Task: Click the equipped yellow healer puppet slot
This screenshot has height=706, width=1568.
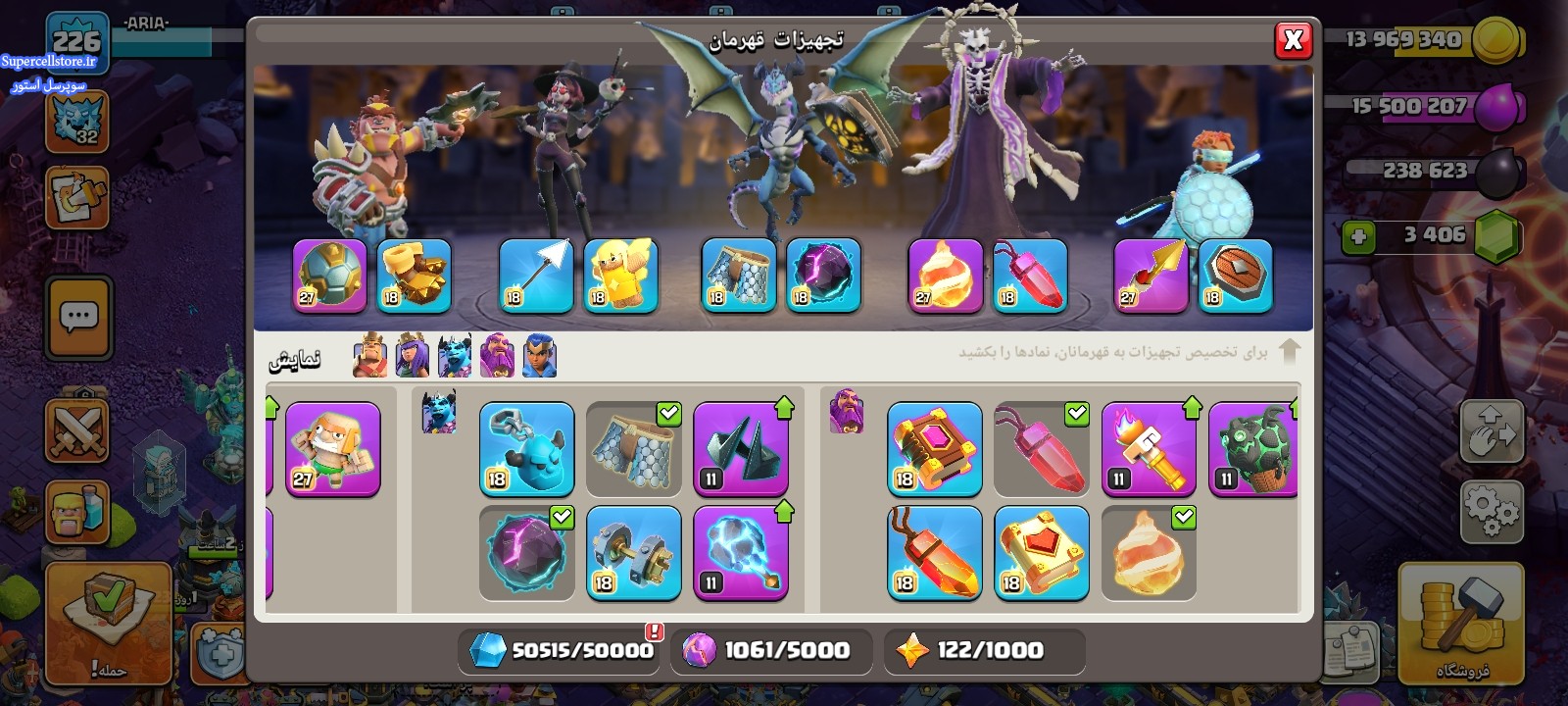Action: tap(620, 277)
